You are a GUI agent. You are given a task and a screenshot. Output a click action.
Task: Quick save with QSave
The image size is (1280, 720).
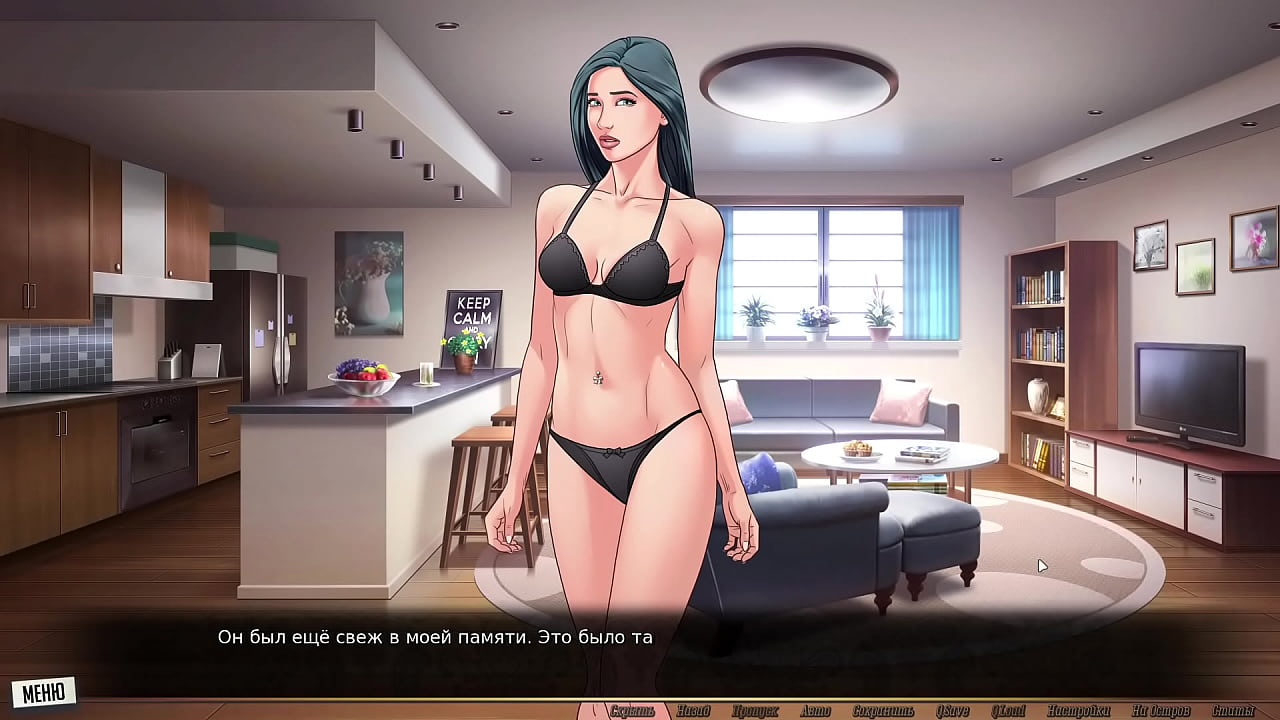click(953, 711)
